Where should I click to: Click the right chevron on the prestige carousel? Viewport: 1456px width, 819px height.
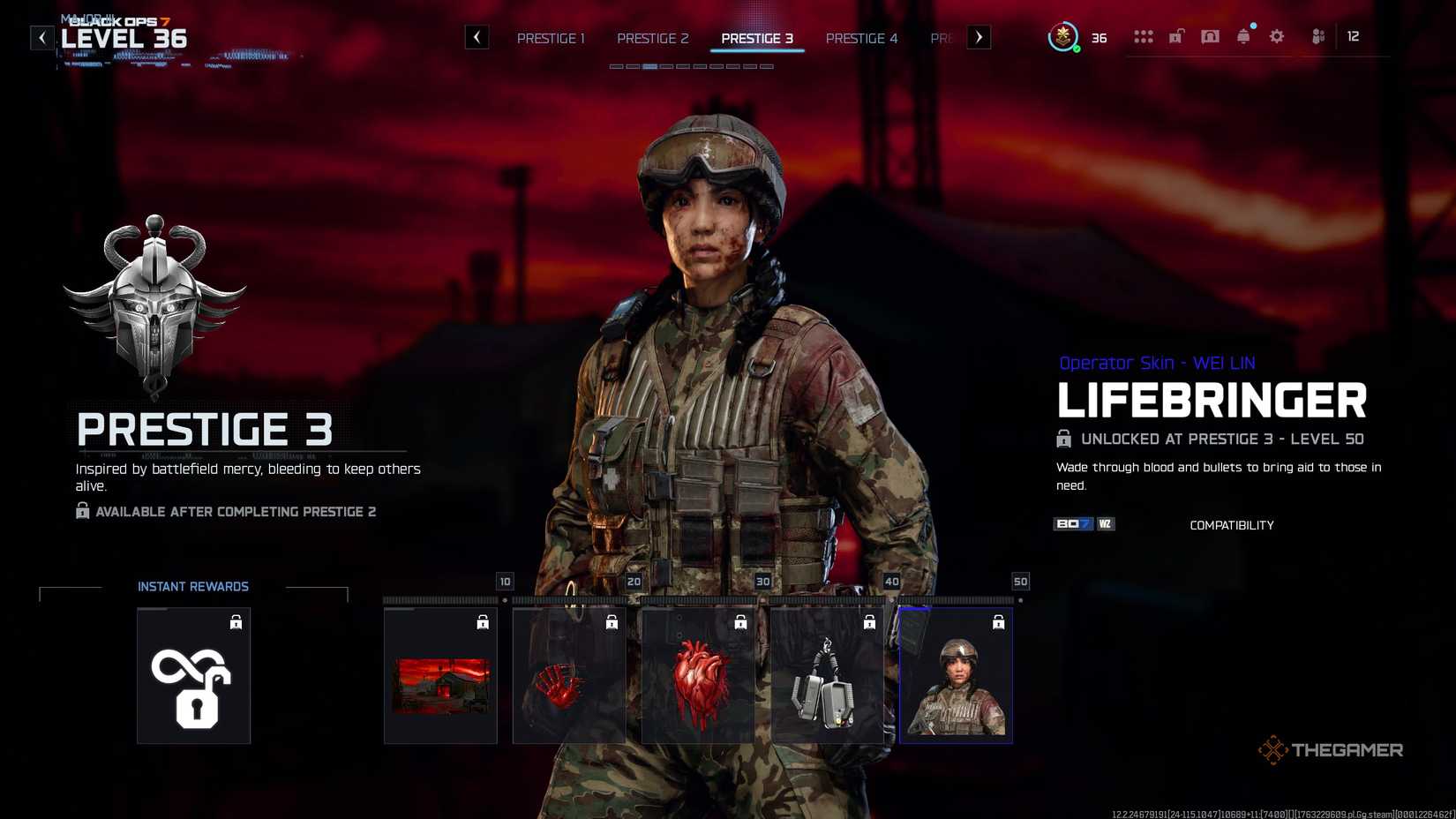pos(979,37)
